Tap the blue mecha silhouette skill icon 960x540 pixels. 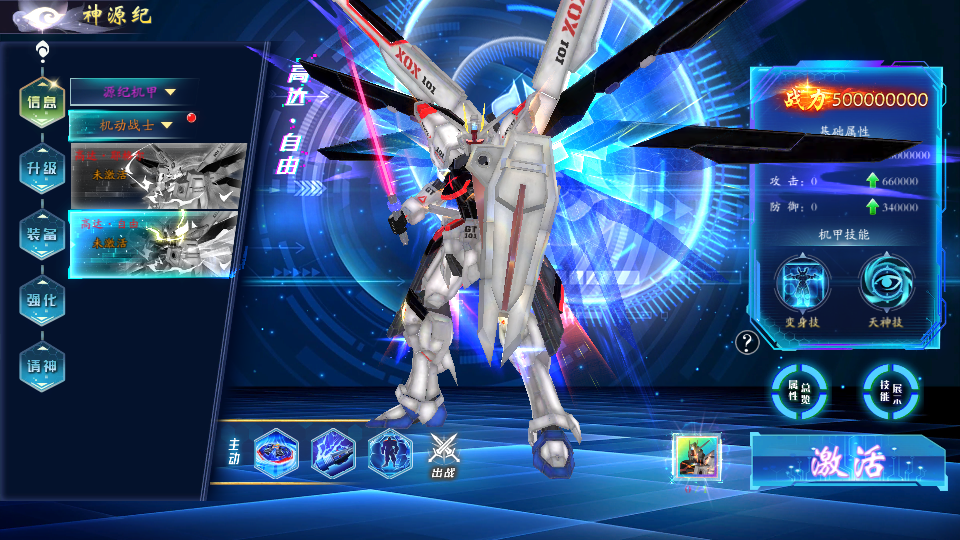pos(389,452)
